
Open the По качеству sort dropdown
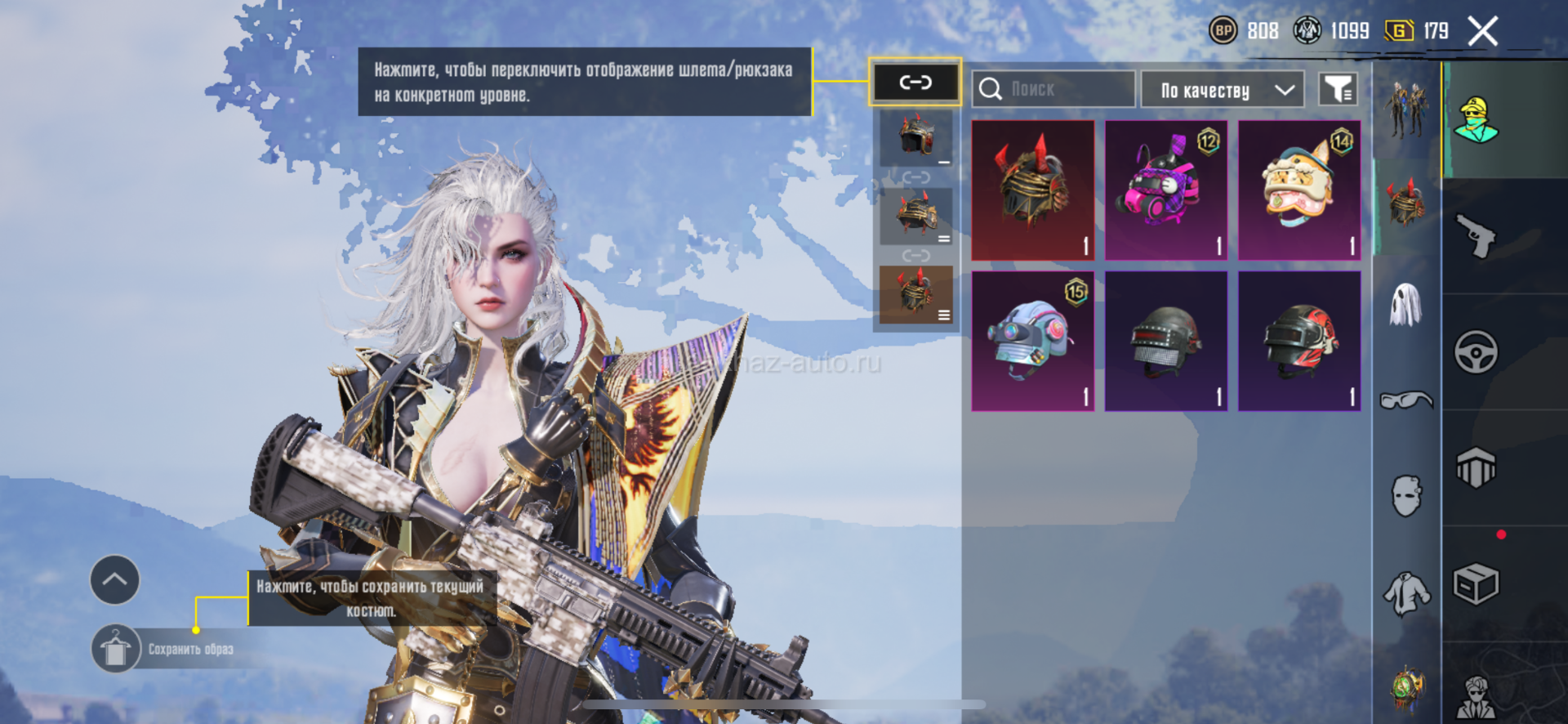point(1223,90)
